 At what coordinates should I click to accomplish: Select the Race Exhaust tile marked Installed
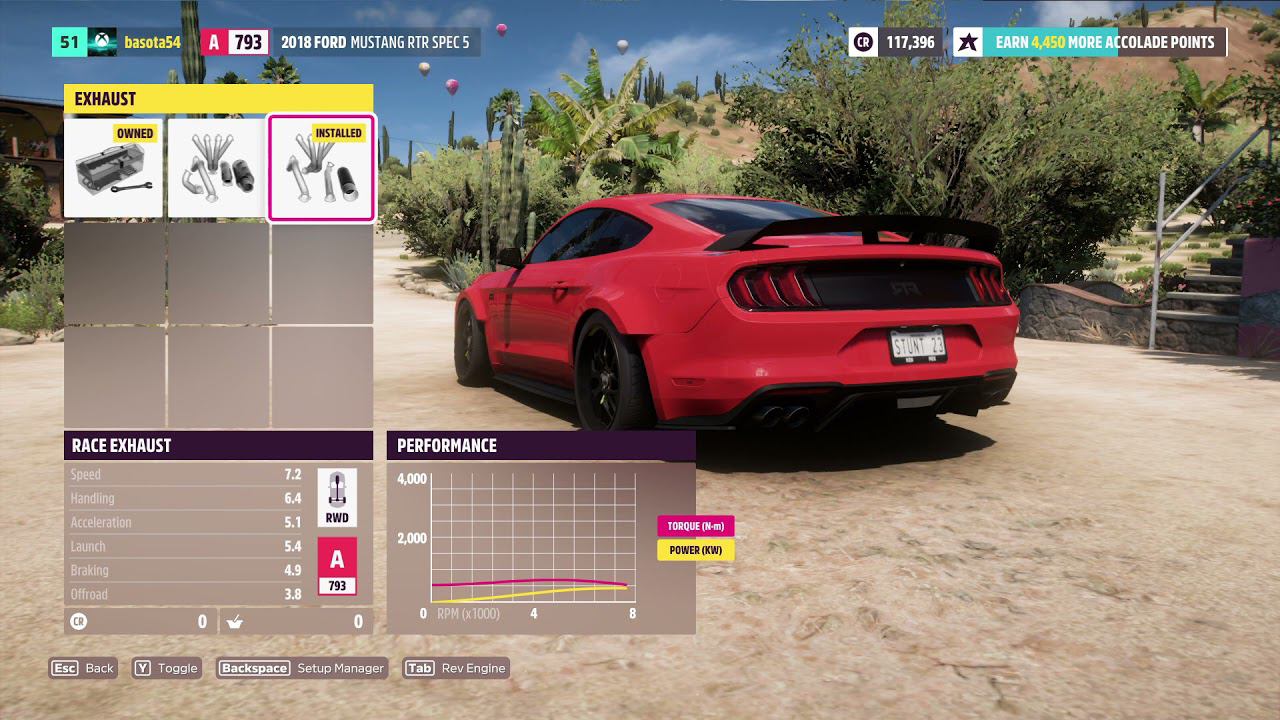[x=321, y=168]
